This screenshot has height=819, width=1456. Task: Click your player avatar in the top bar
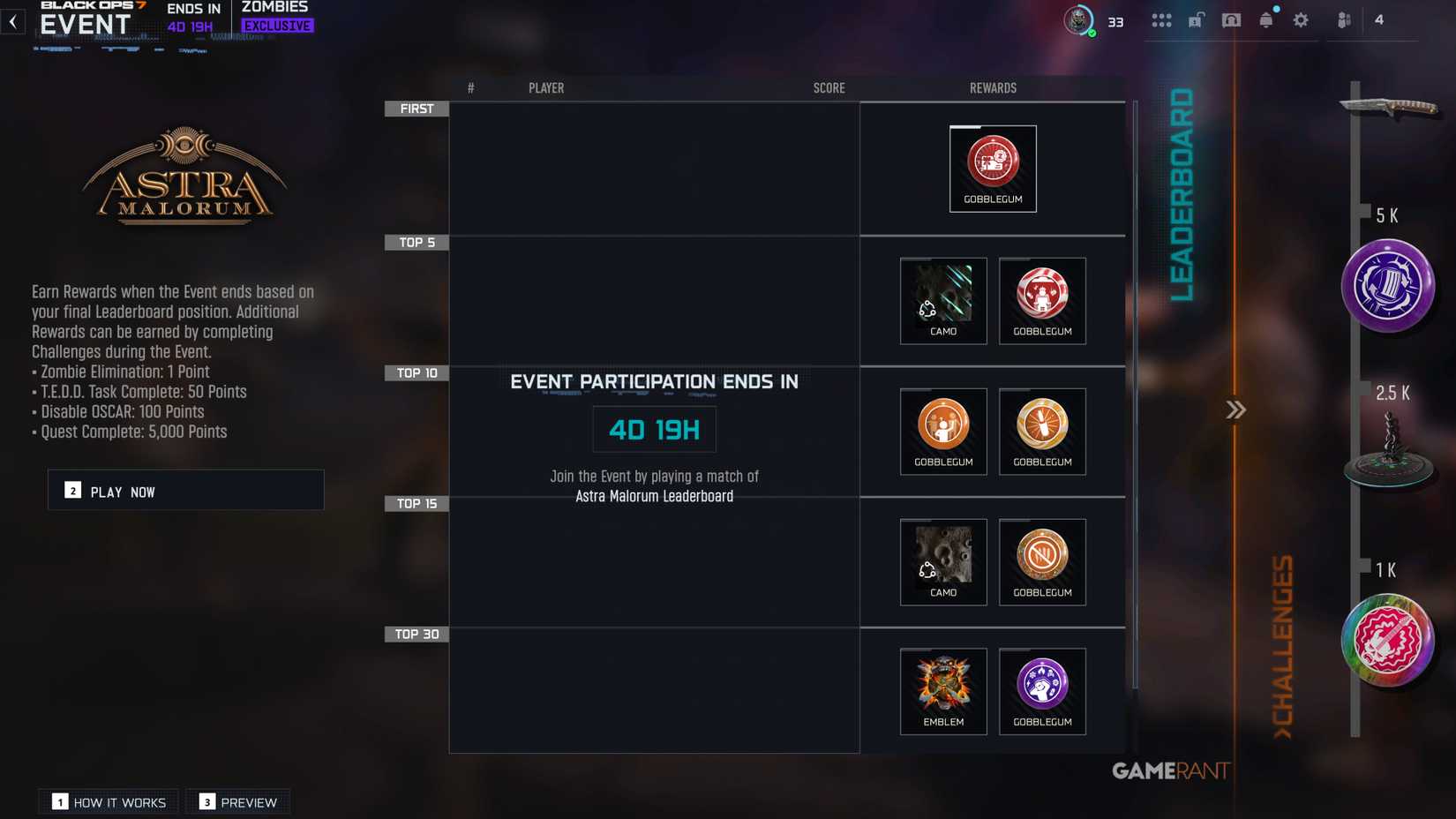tap(1077, 19)
